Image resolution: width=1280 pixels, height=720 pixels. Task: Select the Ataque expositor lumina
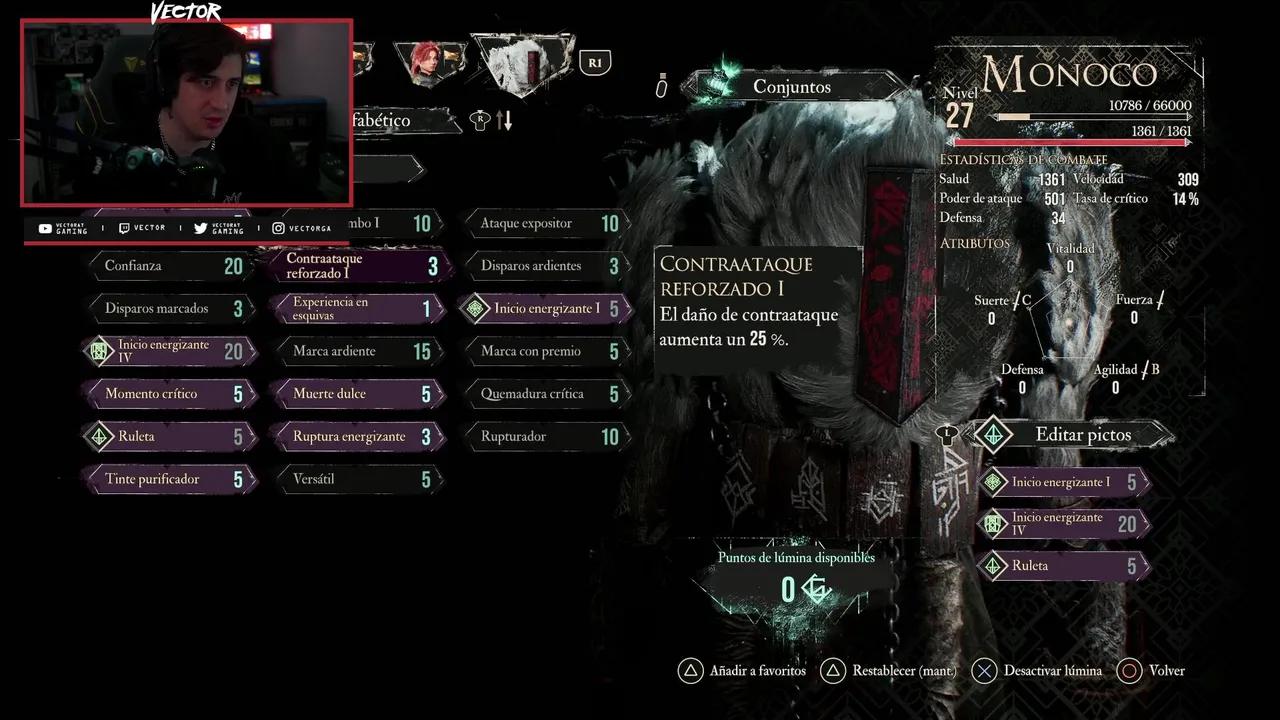546,224
